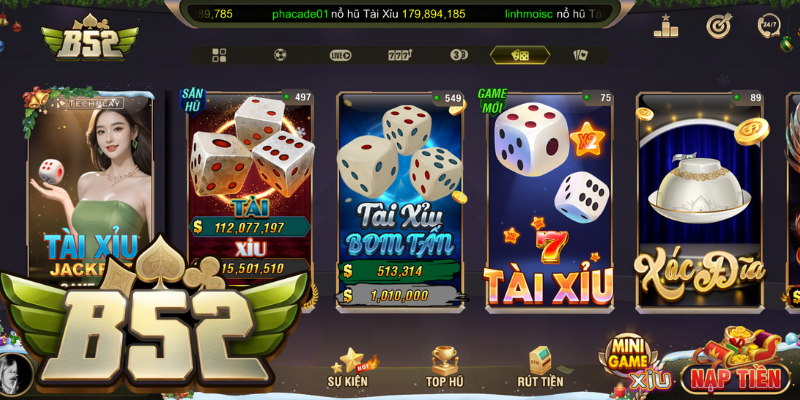Open the all-games grid category
The width and height of the screenshot is (800, 400).
click(x=219, y=55)
